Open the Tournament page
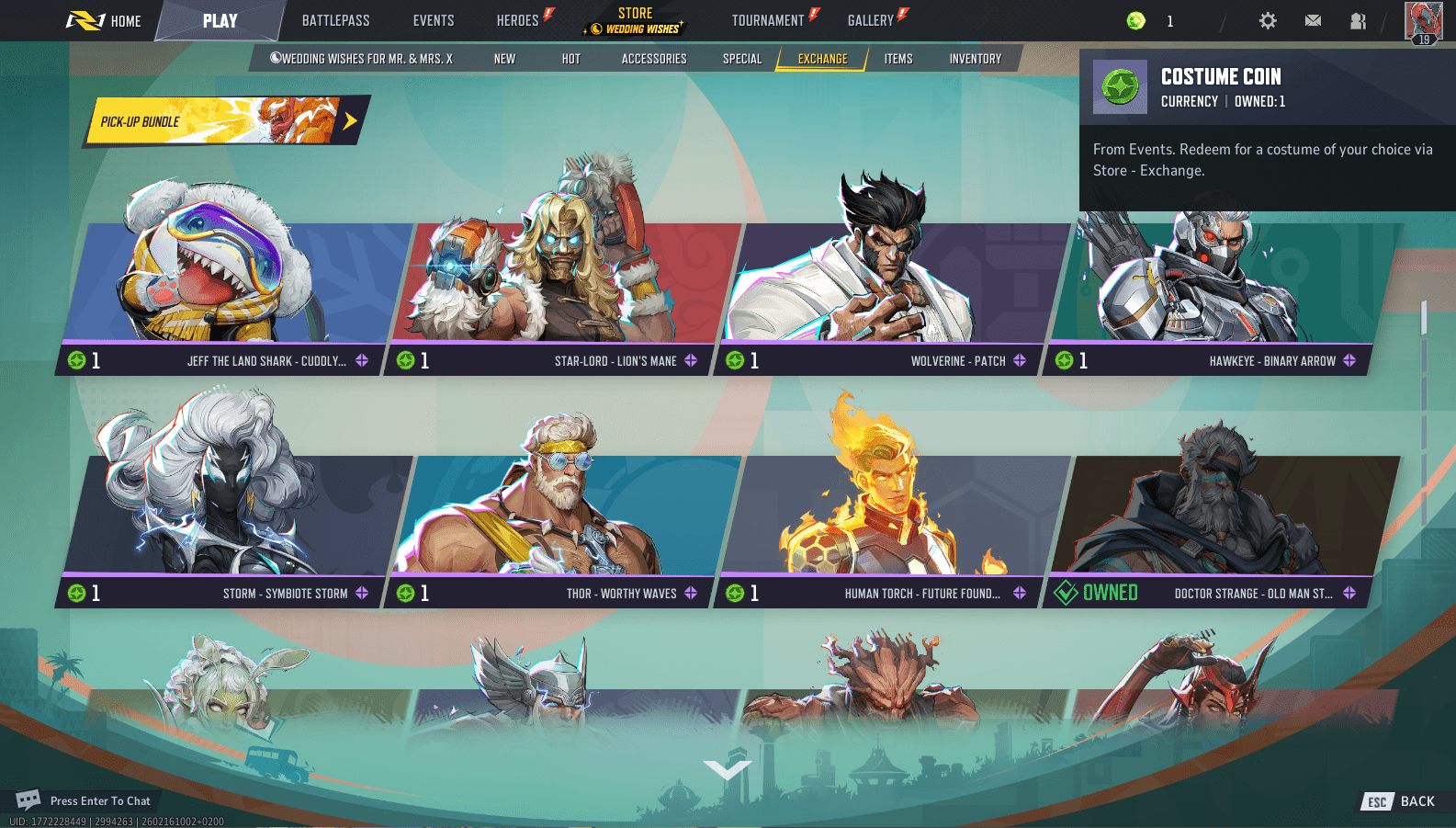Viewport: 1456px width, 828px height. (768, 21)
